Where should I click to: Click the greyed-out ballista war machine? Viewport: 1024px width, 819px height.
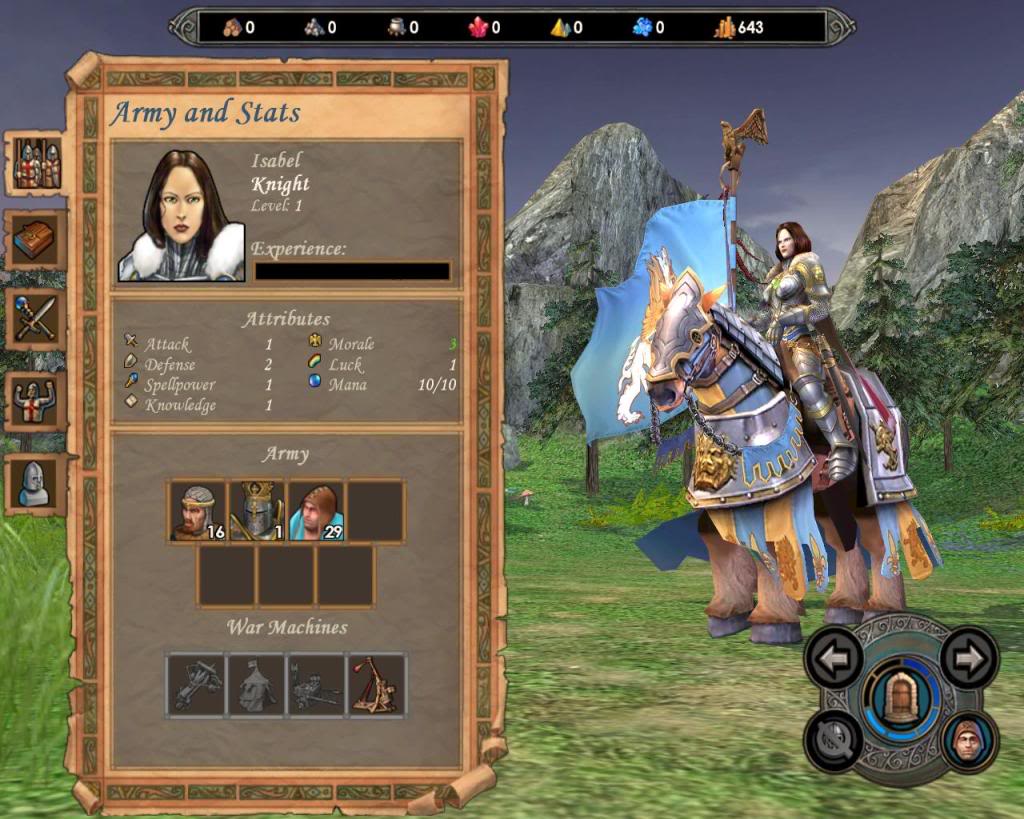coord(196,685)
